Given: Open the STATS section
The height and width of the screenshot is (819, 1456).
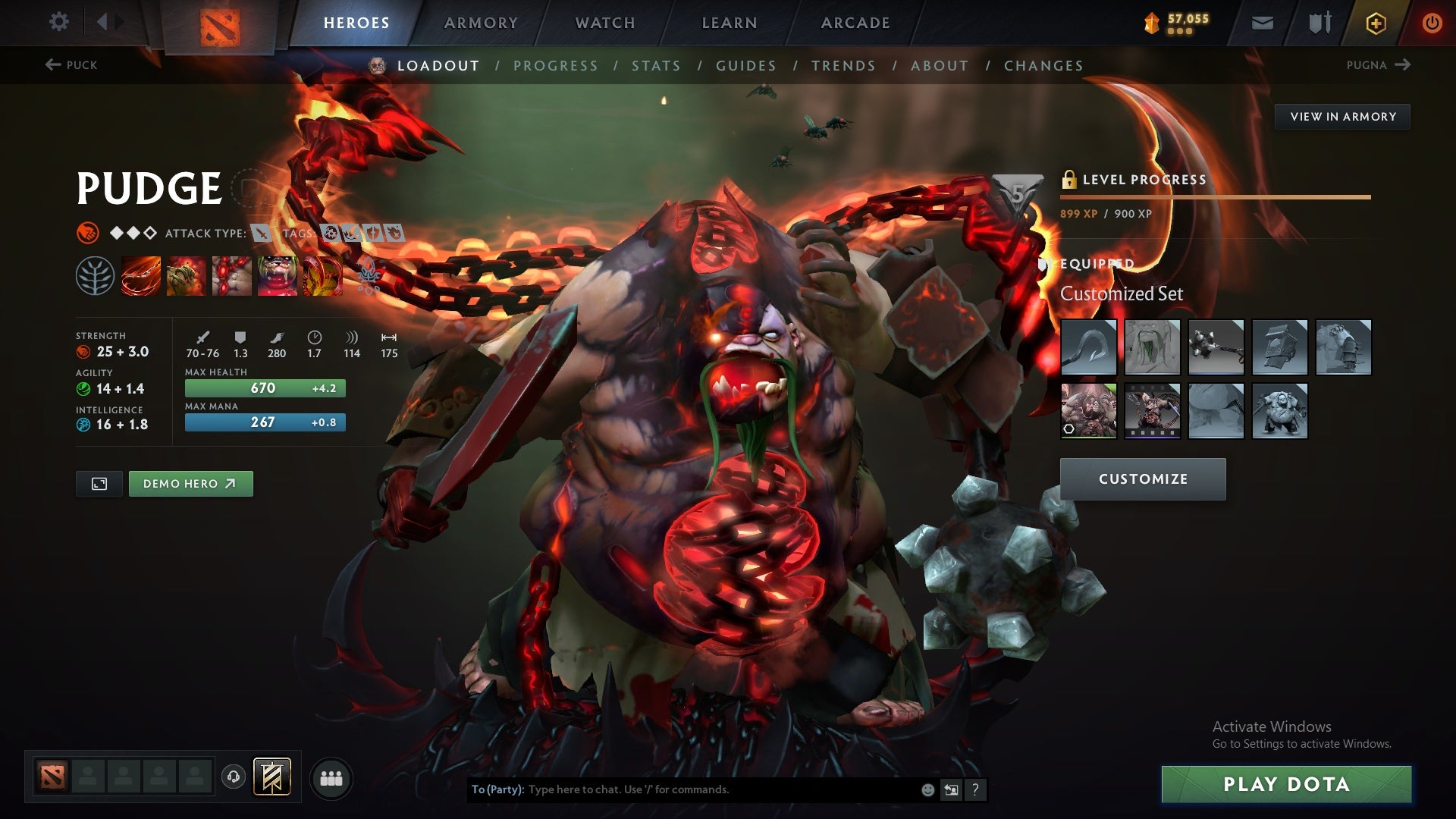Looking at the screenshot, I should point(657,65).
